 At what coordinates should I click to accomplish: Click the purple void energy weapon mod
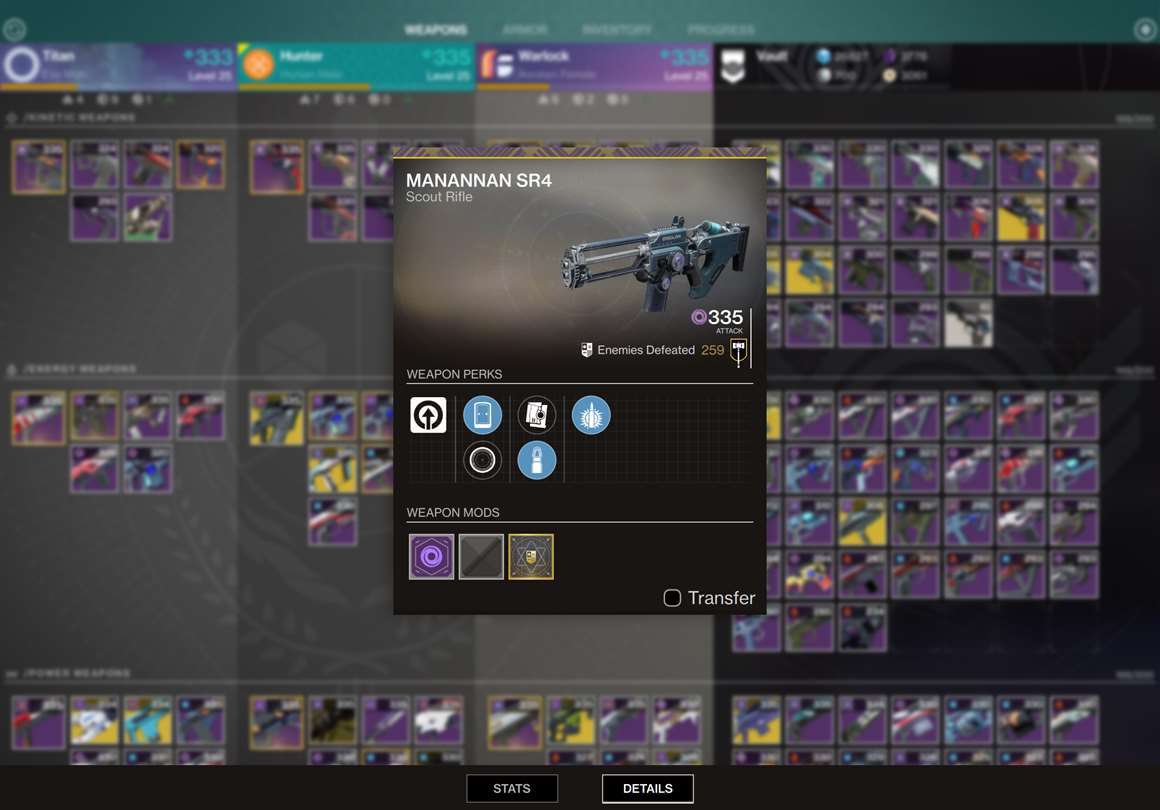coord(431,557)
